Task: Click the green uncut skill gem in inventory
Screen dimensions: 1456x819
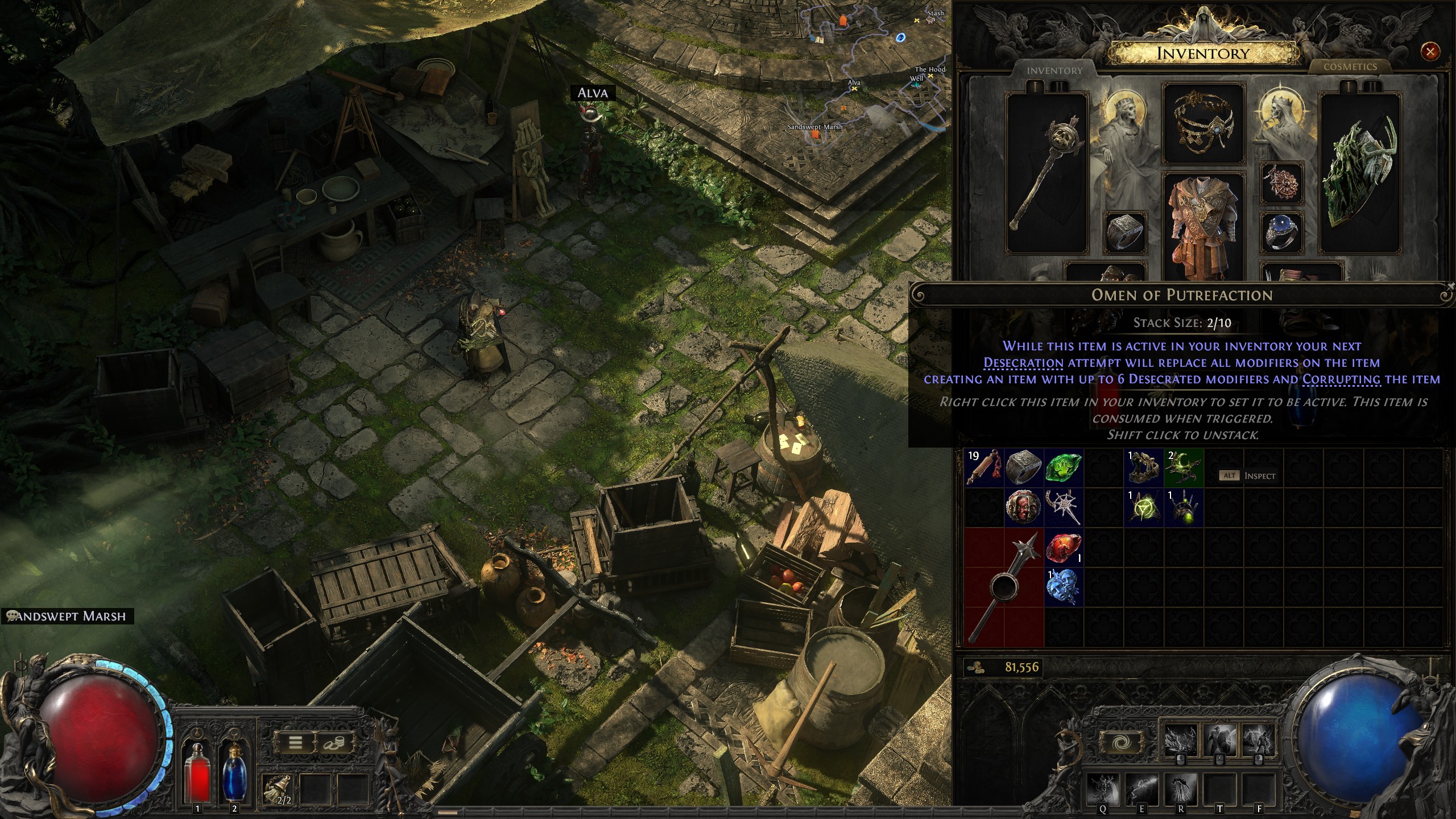Action: [x=1061, y=468]
